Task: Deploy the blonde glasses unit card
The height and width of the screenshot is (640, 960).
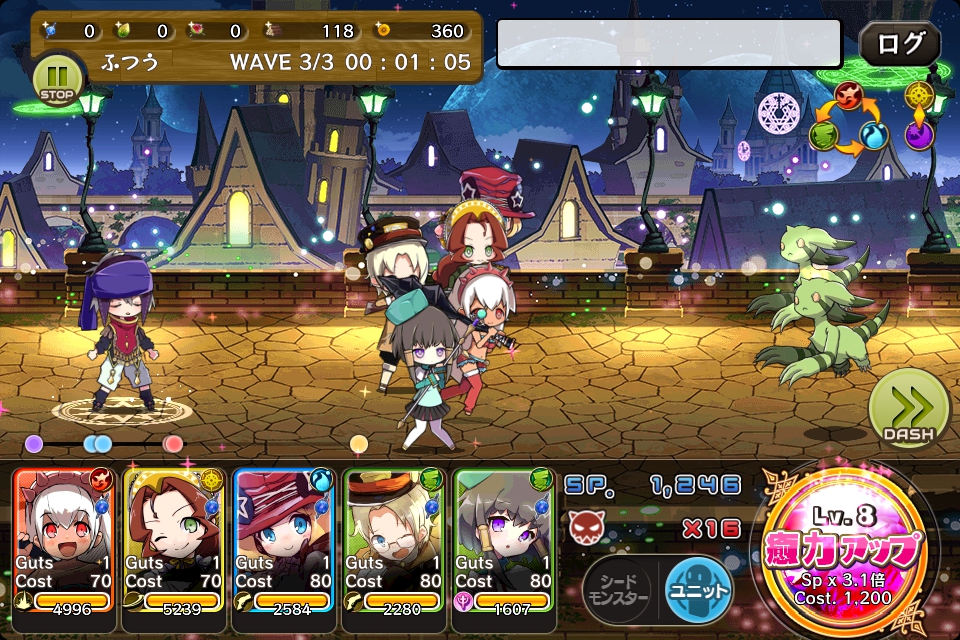Action: tap(394, 548)
